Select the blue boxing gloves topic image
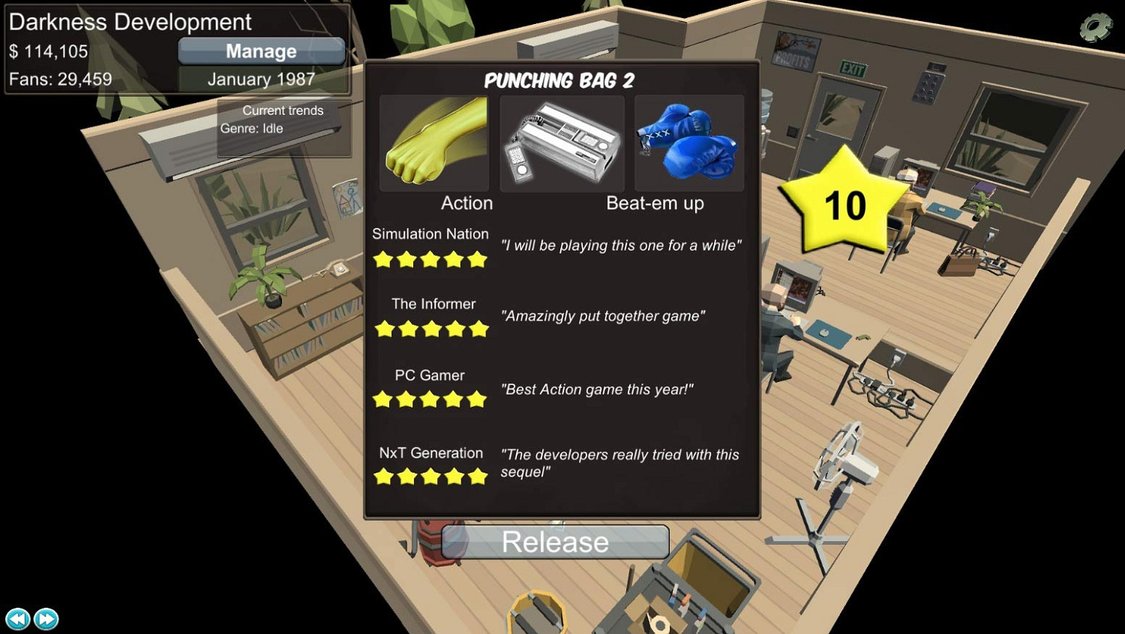Image resolution: width=1125 pixels, height=634 pixels. coord(688,143)
